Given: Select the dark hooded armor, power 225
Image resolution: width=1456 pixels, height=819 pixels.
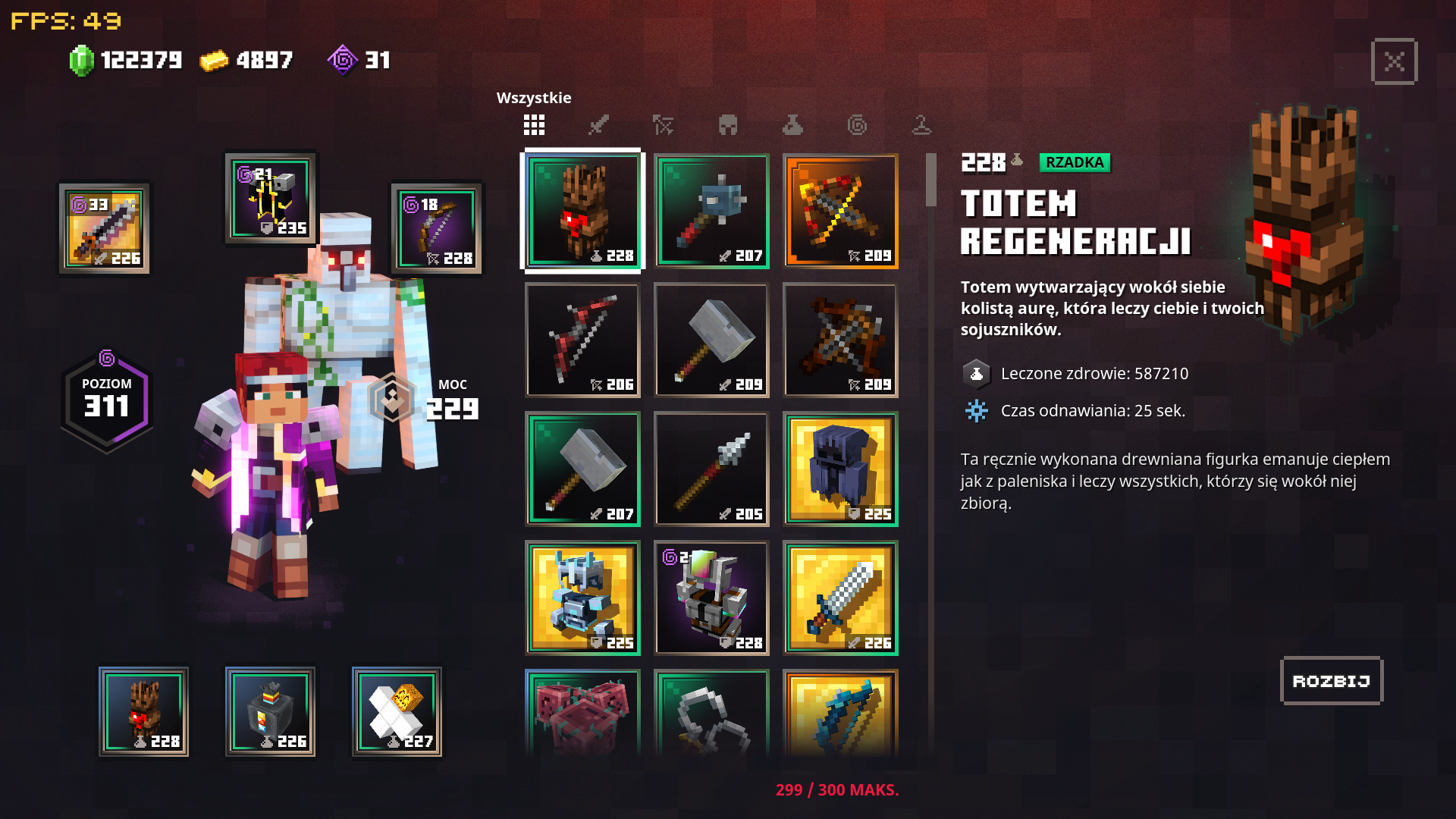Looking at the screenshot, I should (x=840, y=469).
